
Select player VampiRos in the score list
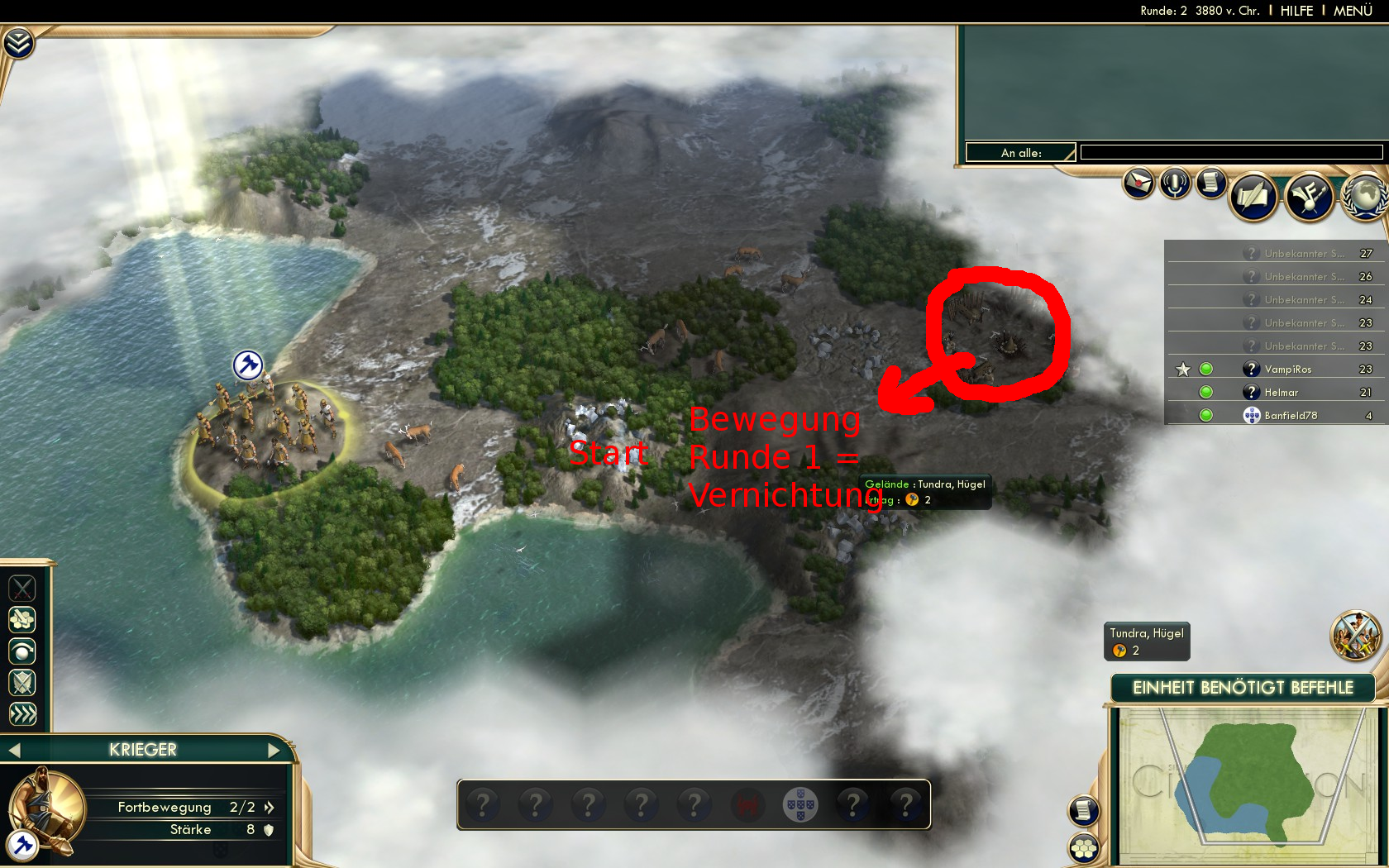tap(1287, 370)
